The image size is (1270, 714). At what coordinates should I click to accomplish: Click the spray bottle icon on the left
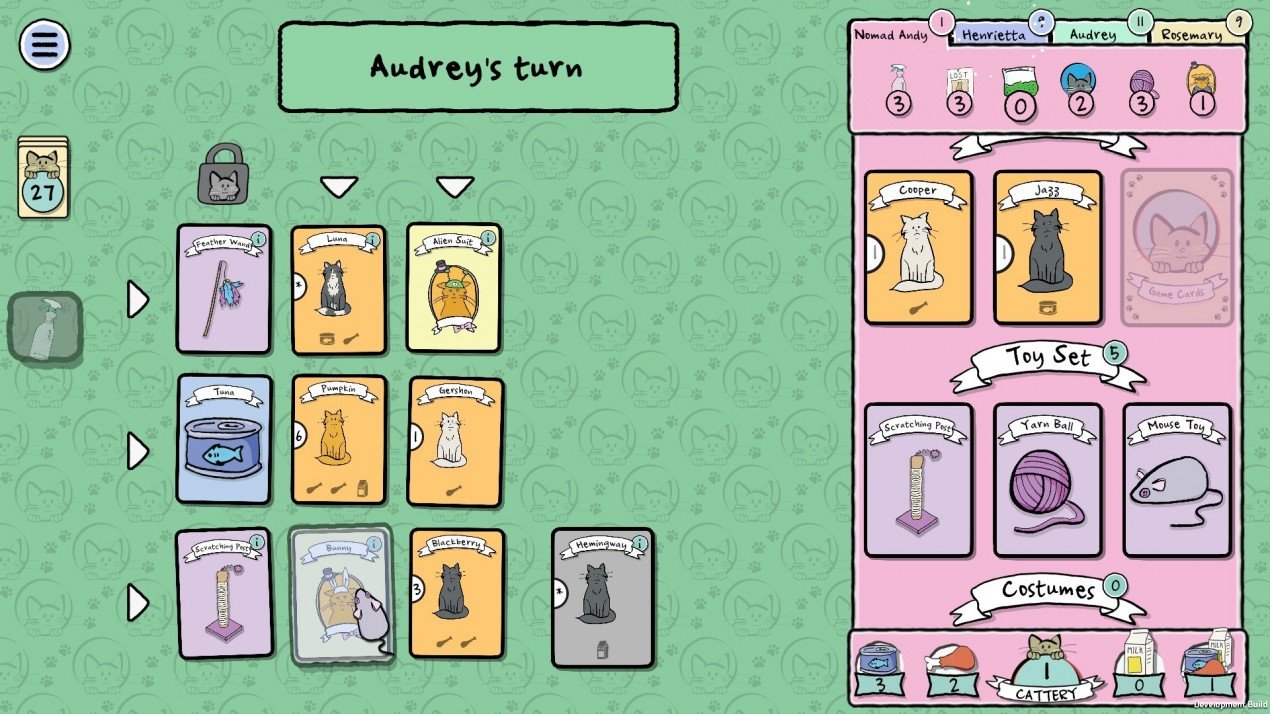pyautogui.click(x=45, y=327)
